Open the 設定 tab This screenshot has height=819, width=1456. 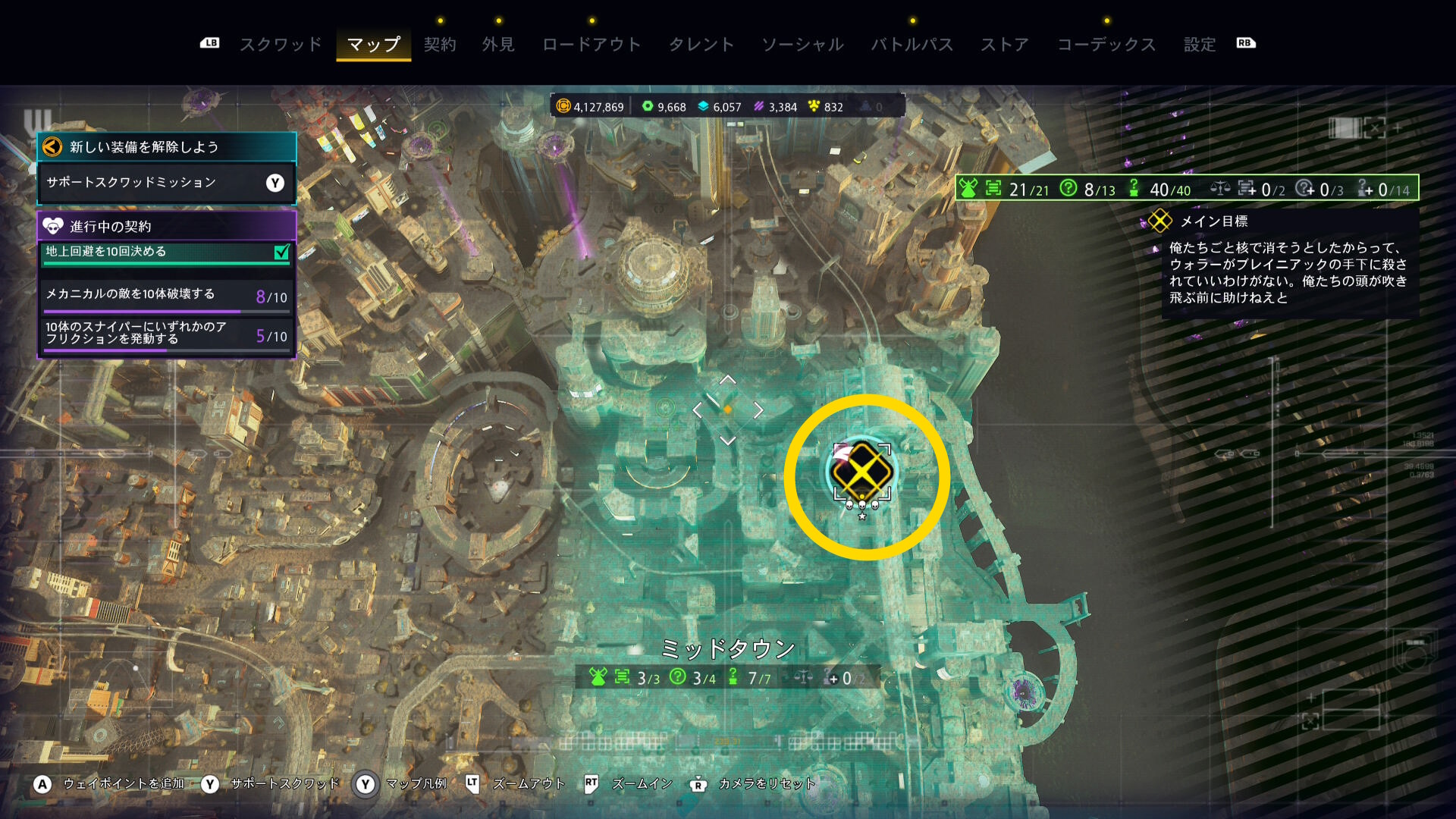[1200, 44]
